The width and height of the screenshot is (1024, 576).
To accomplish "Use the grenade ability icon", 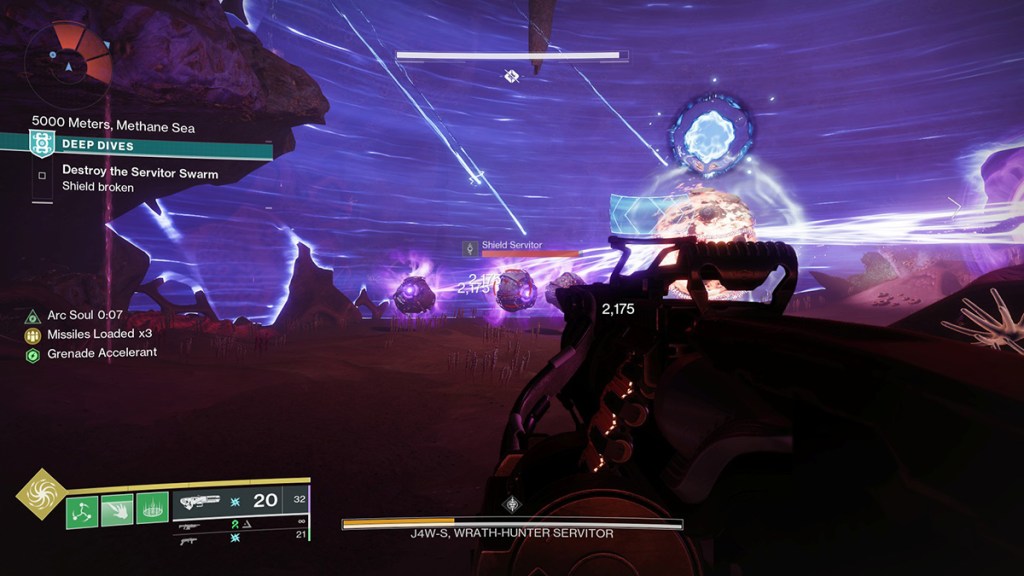I will click(x=82, y=511).
